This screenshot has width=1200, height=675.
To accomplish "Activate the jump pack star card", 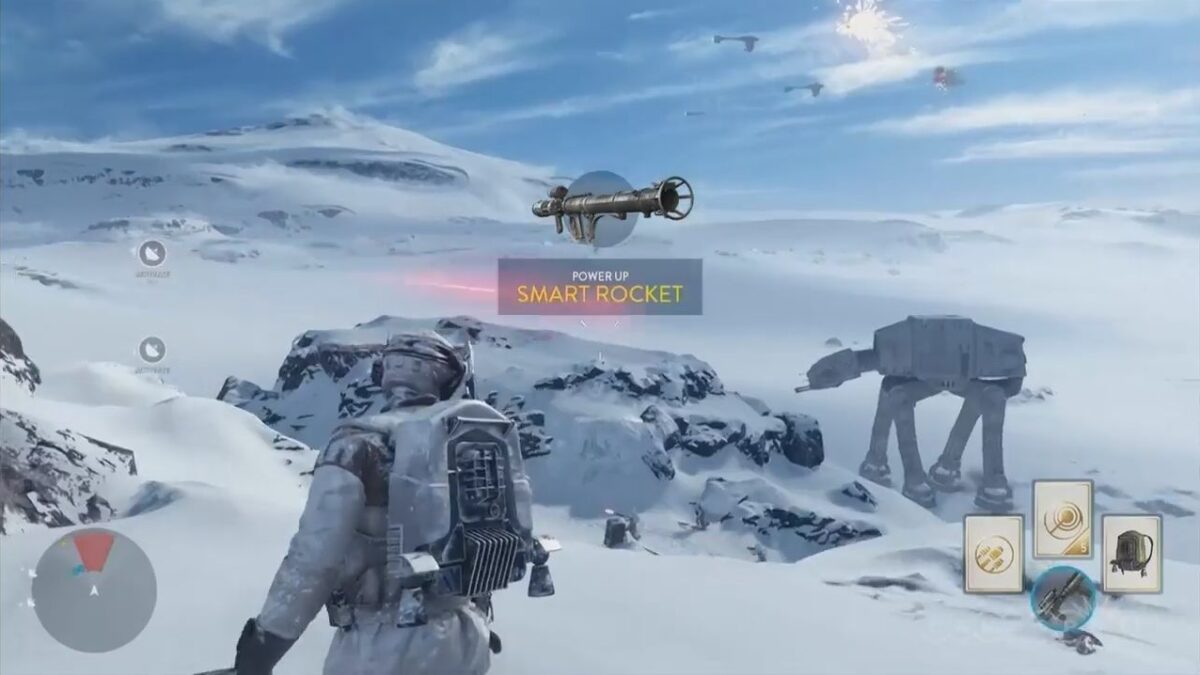I will click(x=1131, y=553).
